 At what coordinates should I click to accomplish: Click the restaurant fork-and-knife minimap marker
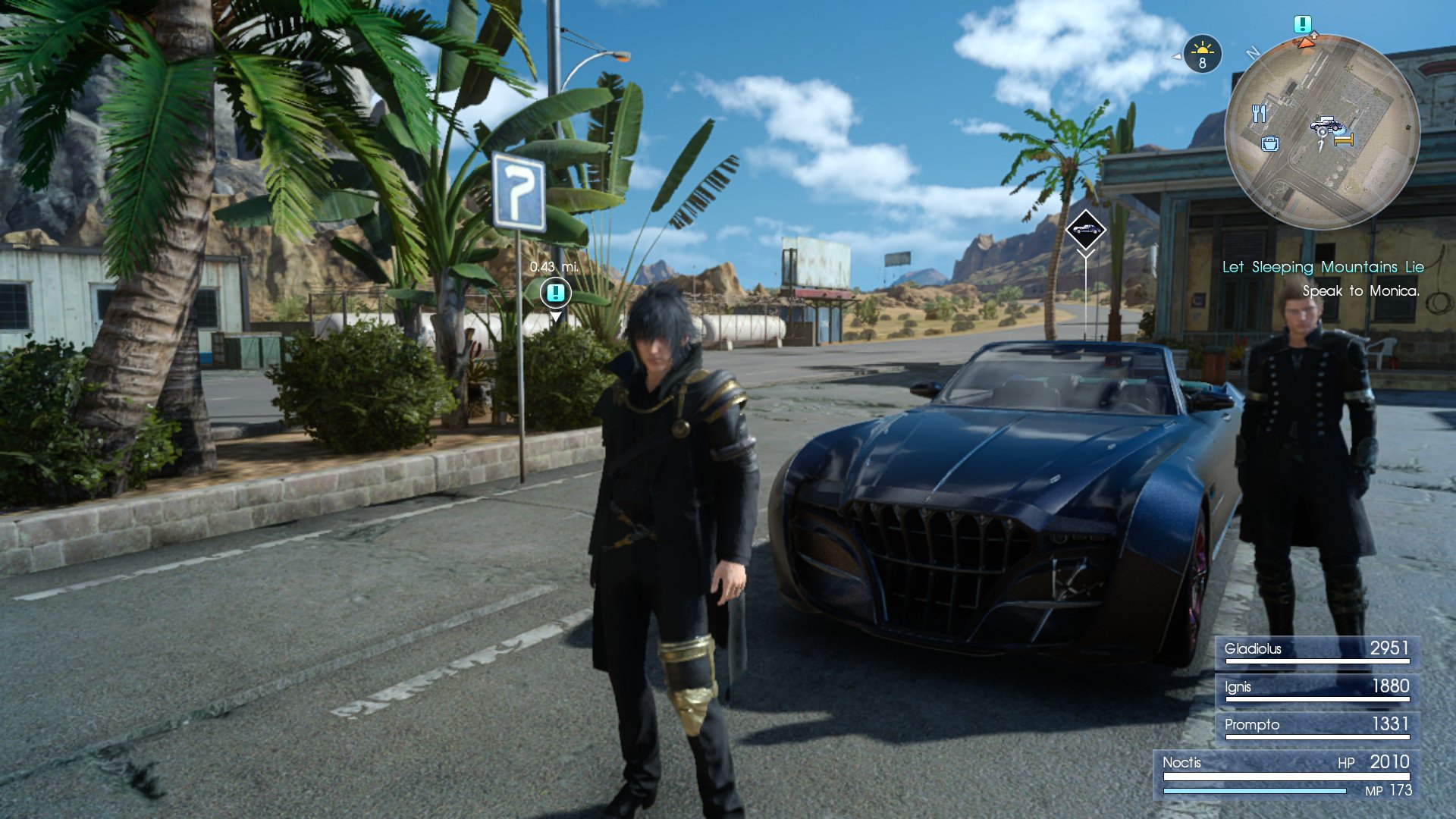tap(1259, 114)
